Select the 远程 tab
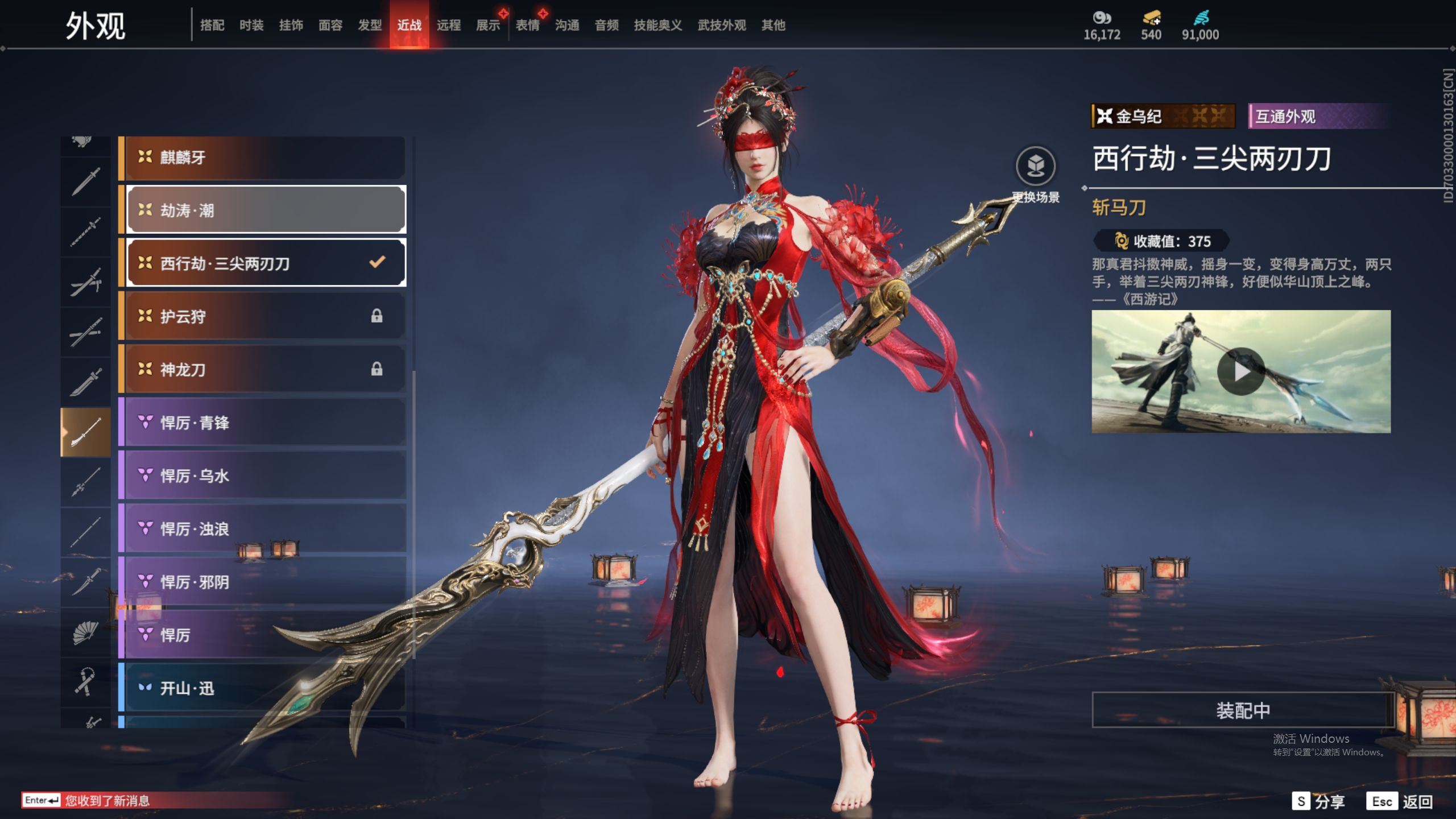The width and height of the screenshot is (1456, 819). click(x=448, y=25)
